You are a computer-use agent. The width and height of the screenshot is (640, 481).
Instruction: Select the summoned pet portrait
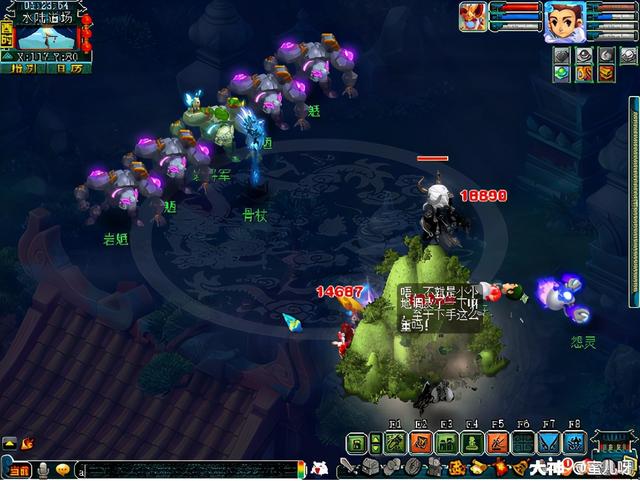[473, 17]
